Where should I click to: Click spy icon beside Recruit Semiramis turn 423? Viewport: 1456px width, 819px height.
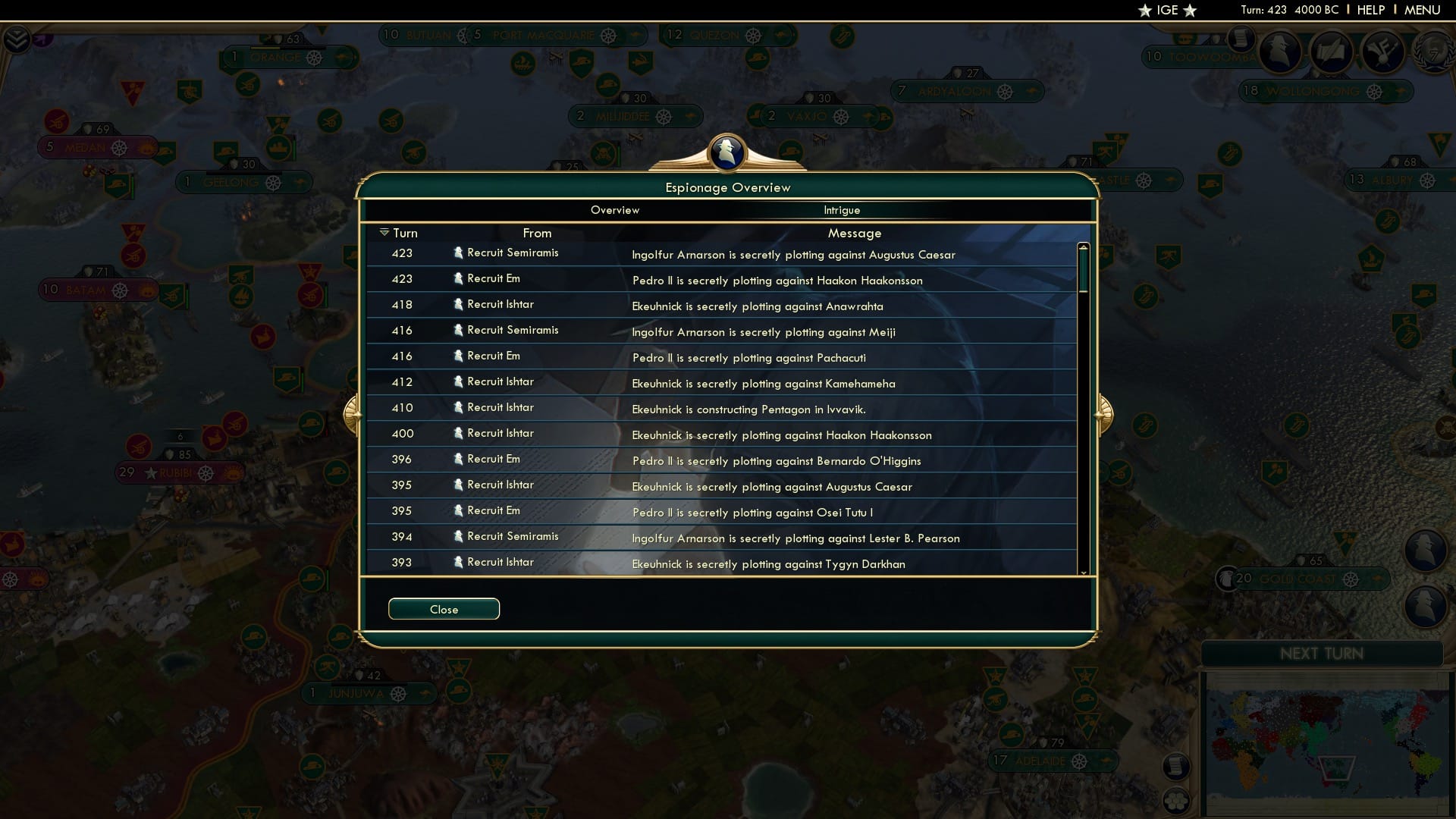[x=459, y=253]
